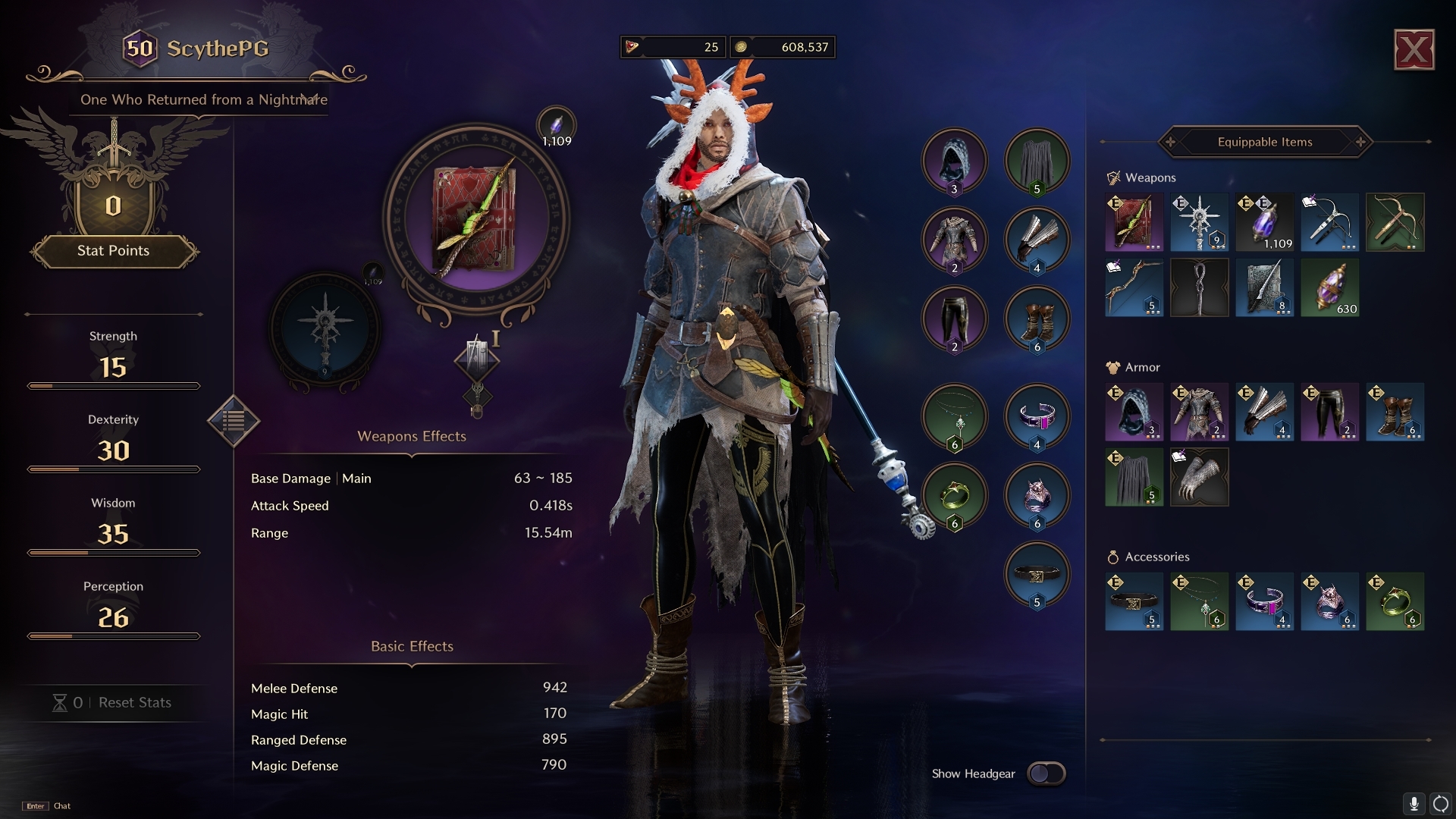Select the amethyst gem stack of 1,109
Screen dimensions: 1456x819
1264,222
